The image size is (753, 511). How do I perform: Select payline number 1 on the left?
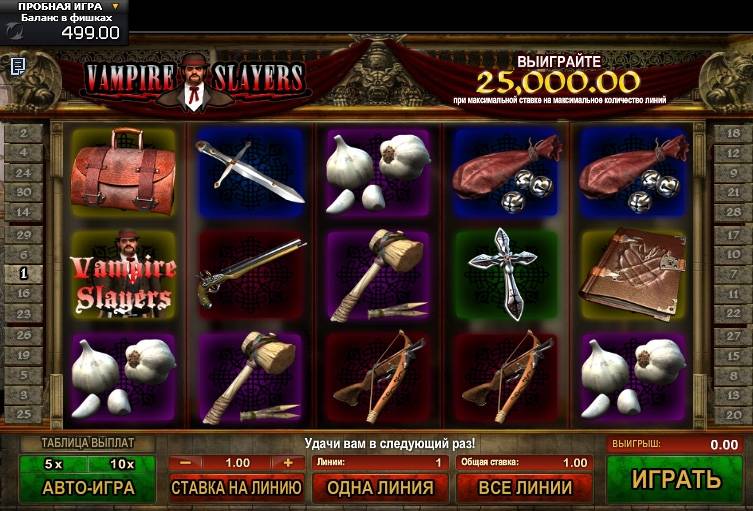23,272
